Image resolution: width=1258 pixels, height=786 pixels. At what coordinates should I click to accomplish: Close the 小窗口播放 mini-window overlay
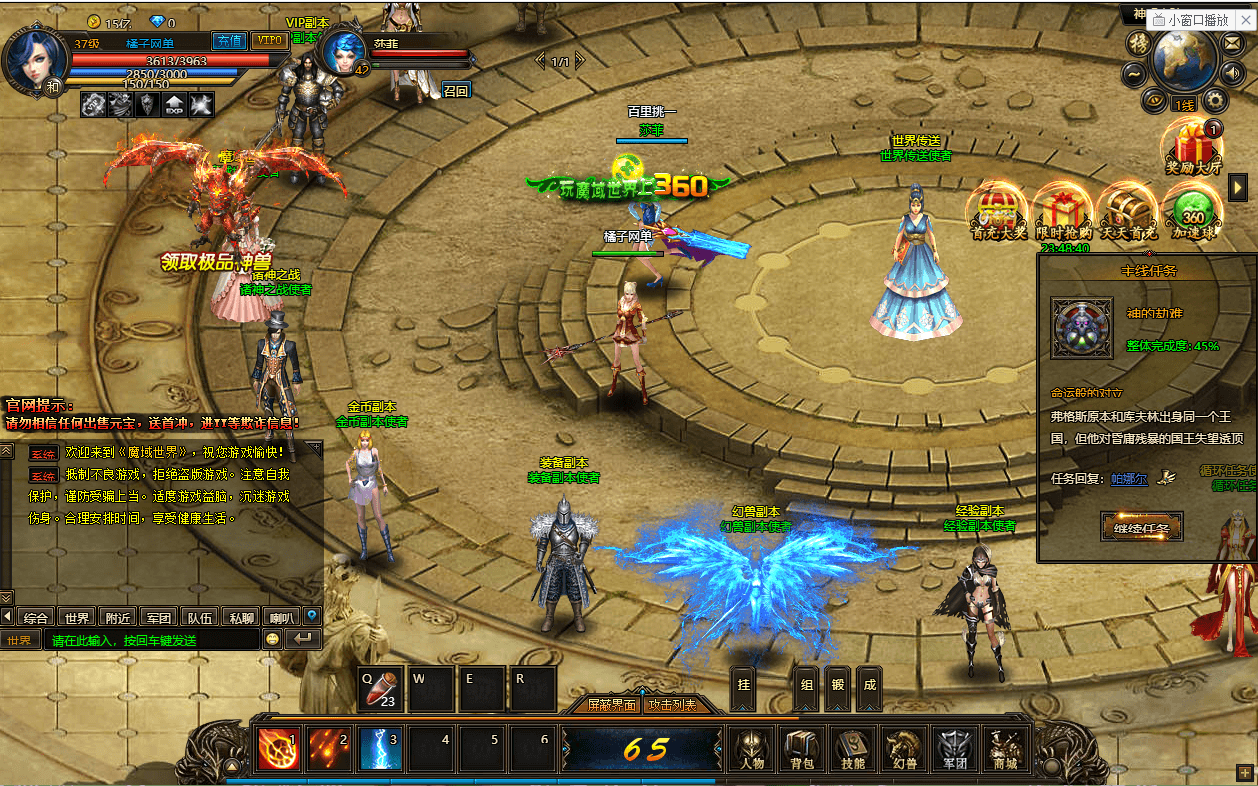point(1244,19)
